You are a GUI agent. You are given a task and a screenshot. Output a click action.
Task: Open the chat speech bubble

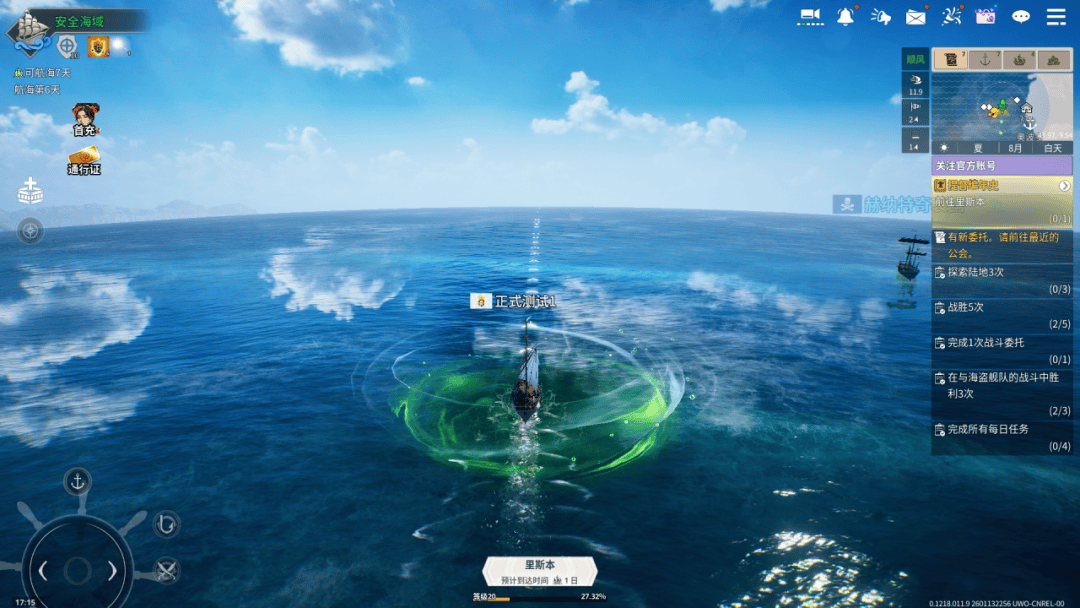pos(1021,16)
